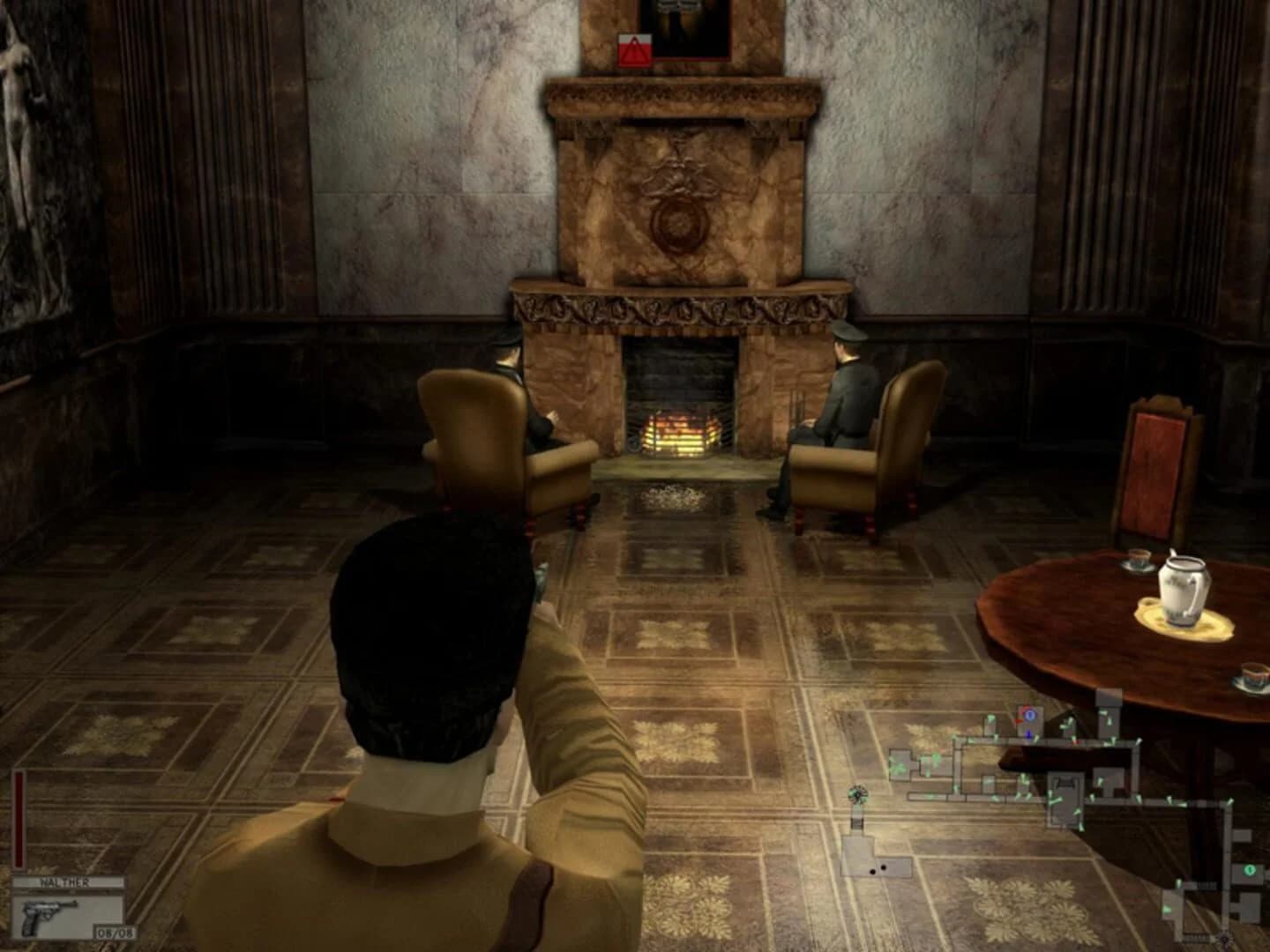The image size is (1270, 952).
Task: Select the red objective flag on the minimap
Action: (x=1019, y=720)
